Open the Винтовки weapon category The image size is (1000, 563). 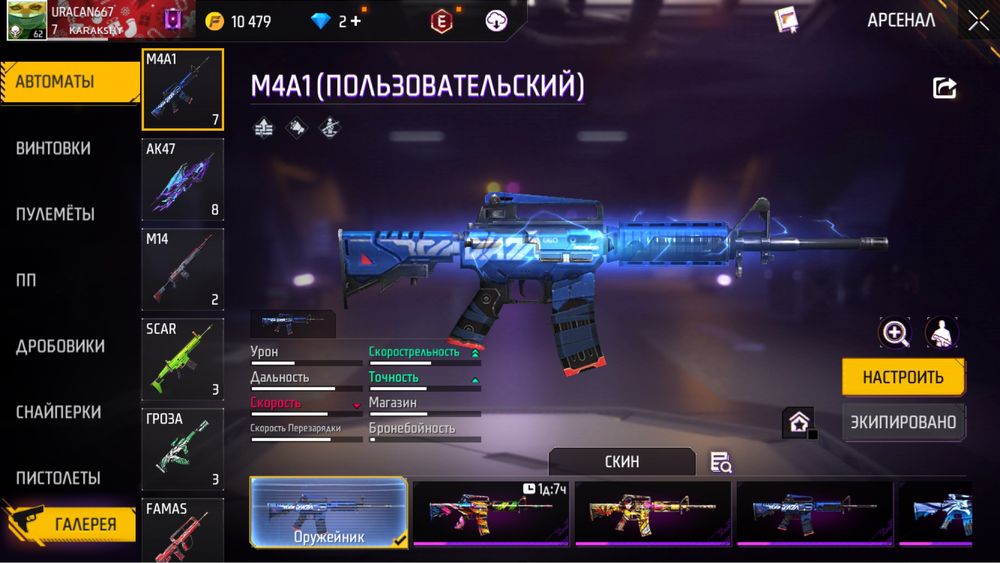pyautogui.click(x=53, y=148)
